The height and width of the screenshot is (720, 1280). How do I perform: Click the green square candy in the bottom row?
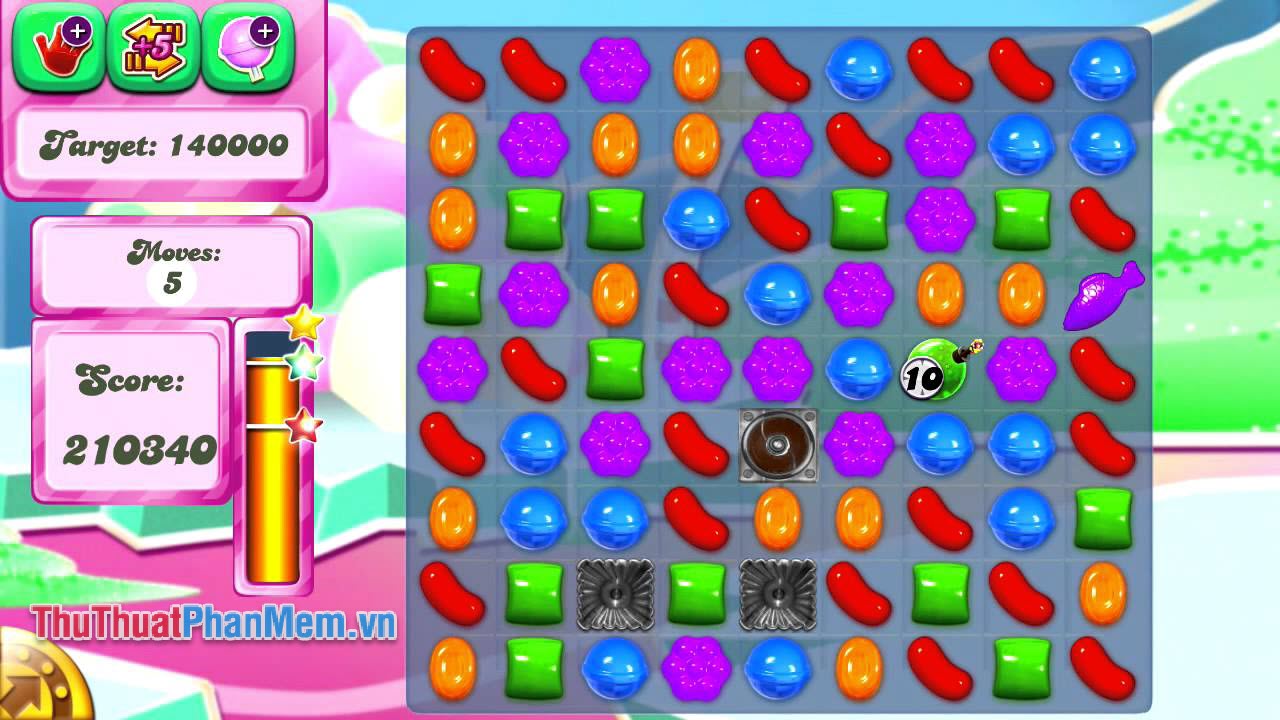[x=536, y=672]
